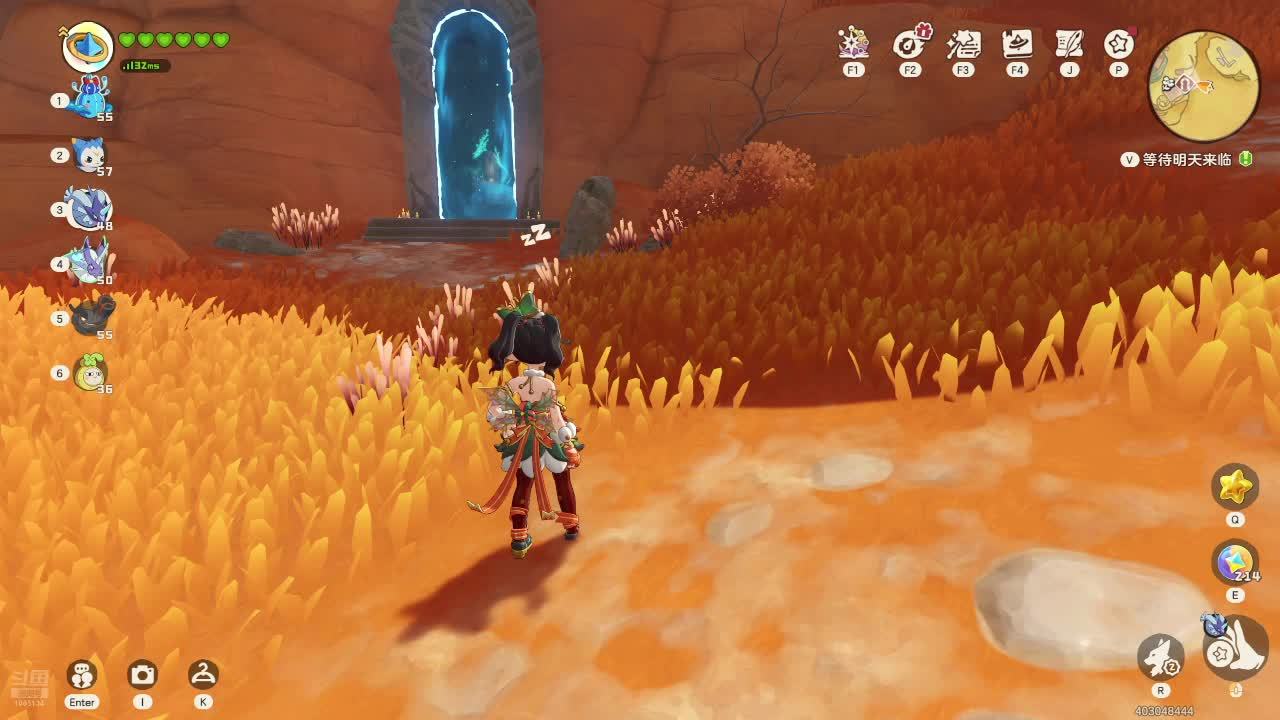Viewport: 1280px width, 720px height.
Task: Open the chat and social icon
Action: coord(81,675)
